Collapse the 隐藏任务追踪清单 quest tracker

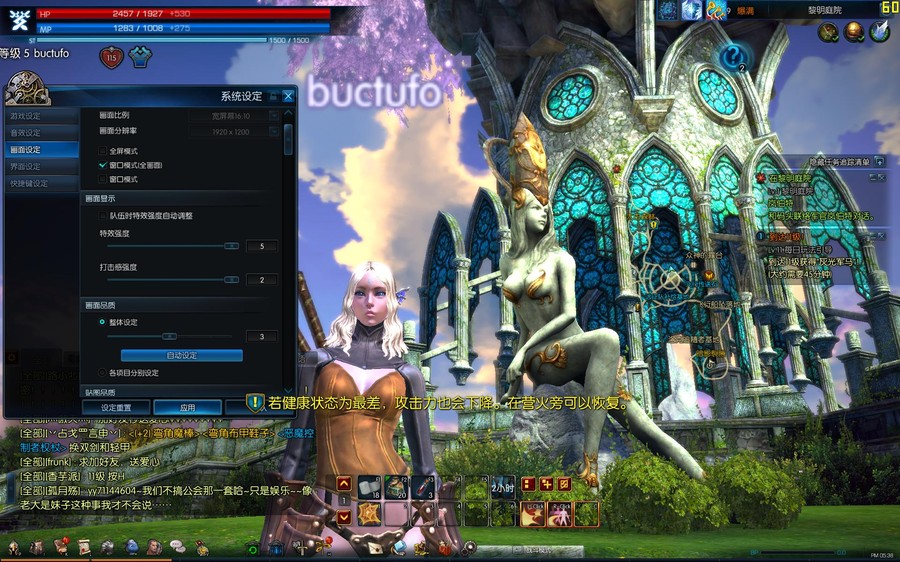coord(880,161)
